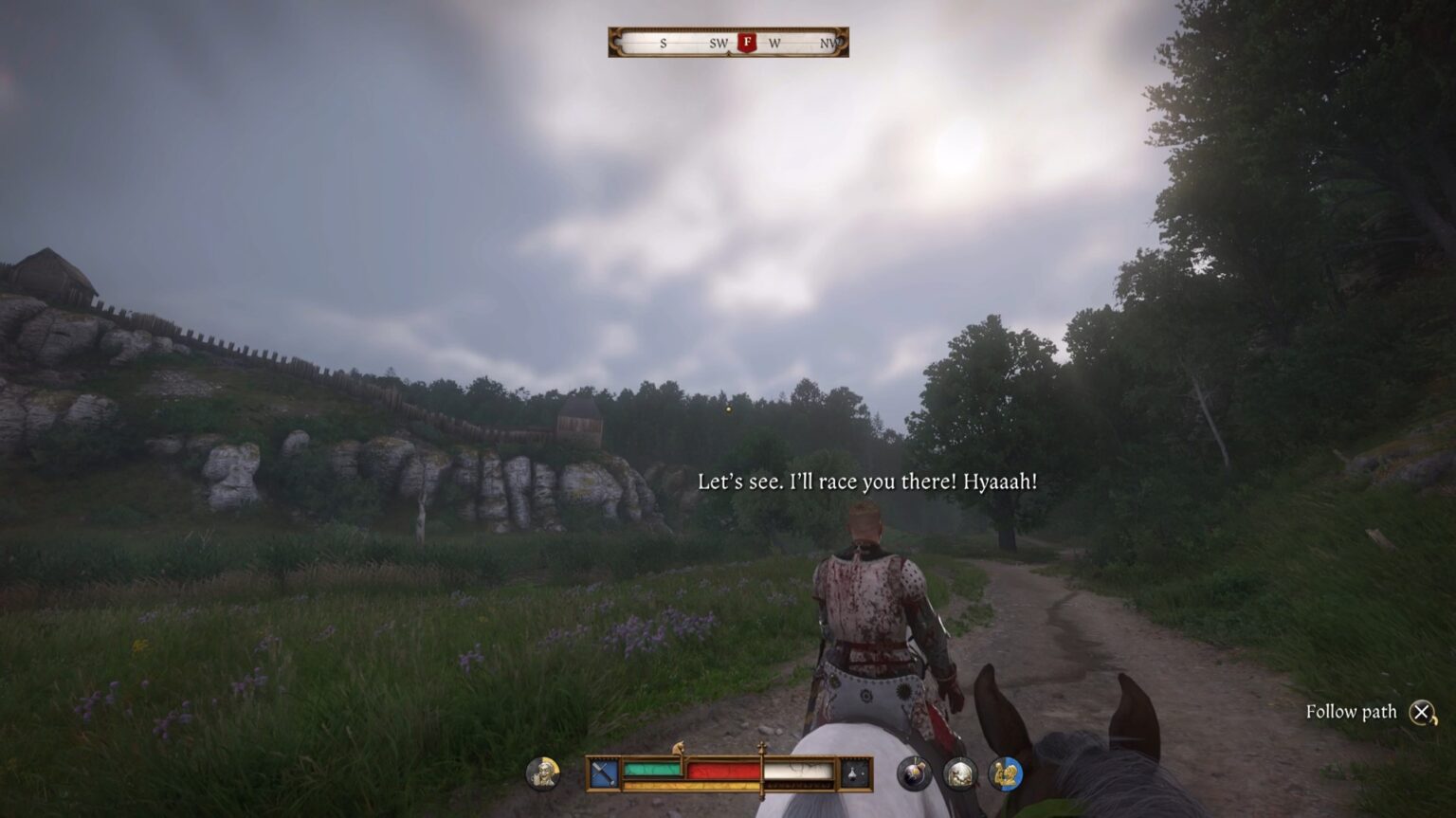Click the dialogue subtitle text line
The image size is (1456, 818).
[868, 482]
